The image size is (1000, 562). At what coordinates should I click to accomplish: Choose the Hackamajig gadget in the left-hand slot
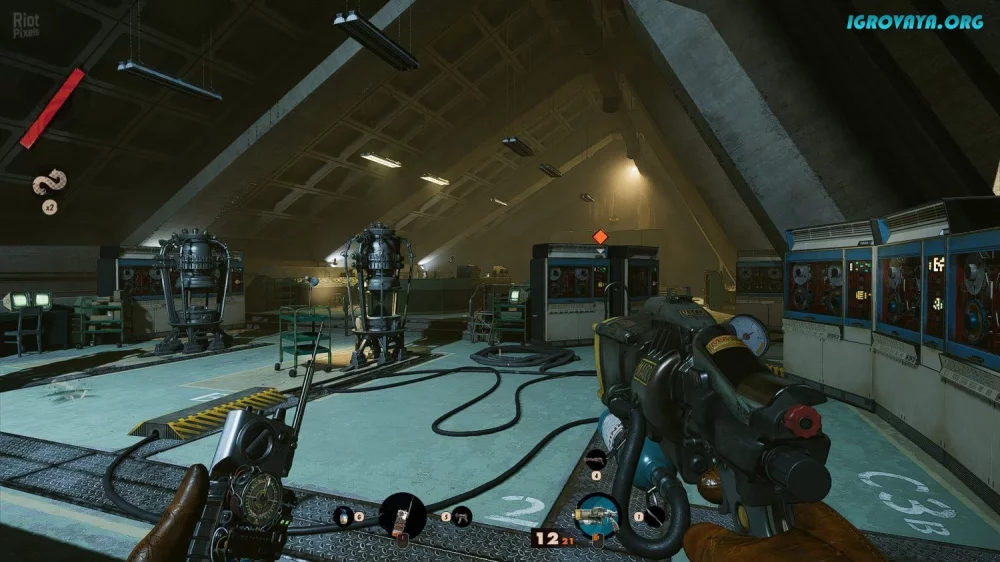[x=403, y=517]
